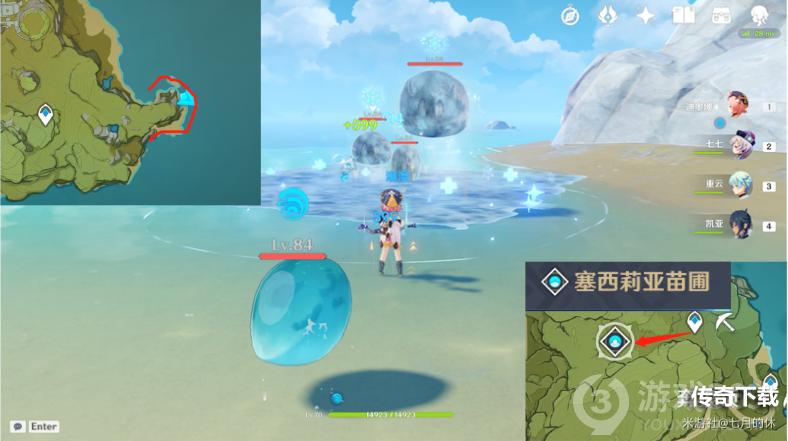The width and height of the screenshot is (788, 441).
Task: Open the compass quest navigation icon
Action: [x=571, y=15]
